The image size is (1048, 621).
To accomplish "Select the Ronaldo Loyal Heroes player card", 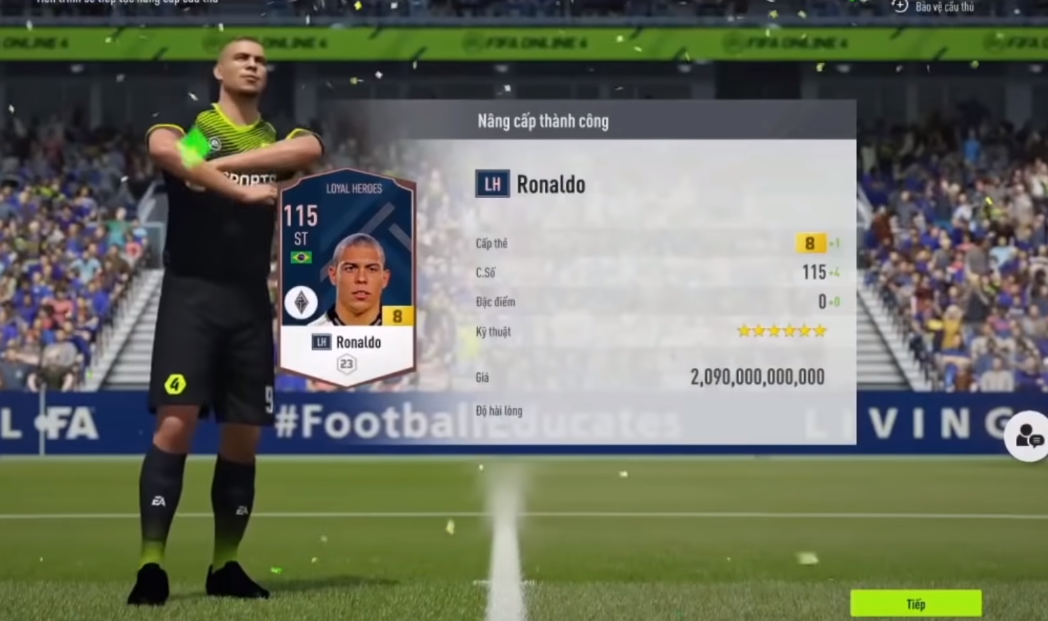I will click(x=346, y=277).
